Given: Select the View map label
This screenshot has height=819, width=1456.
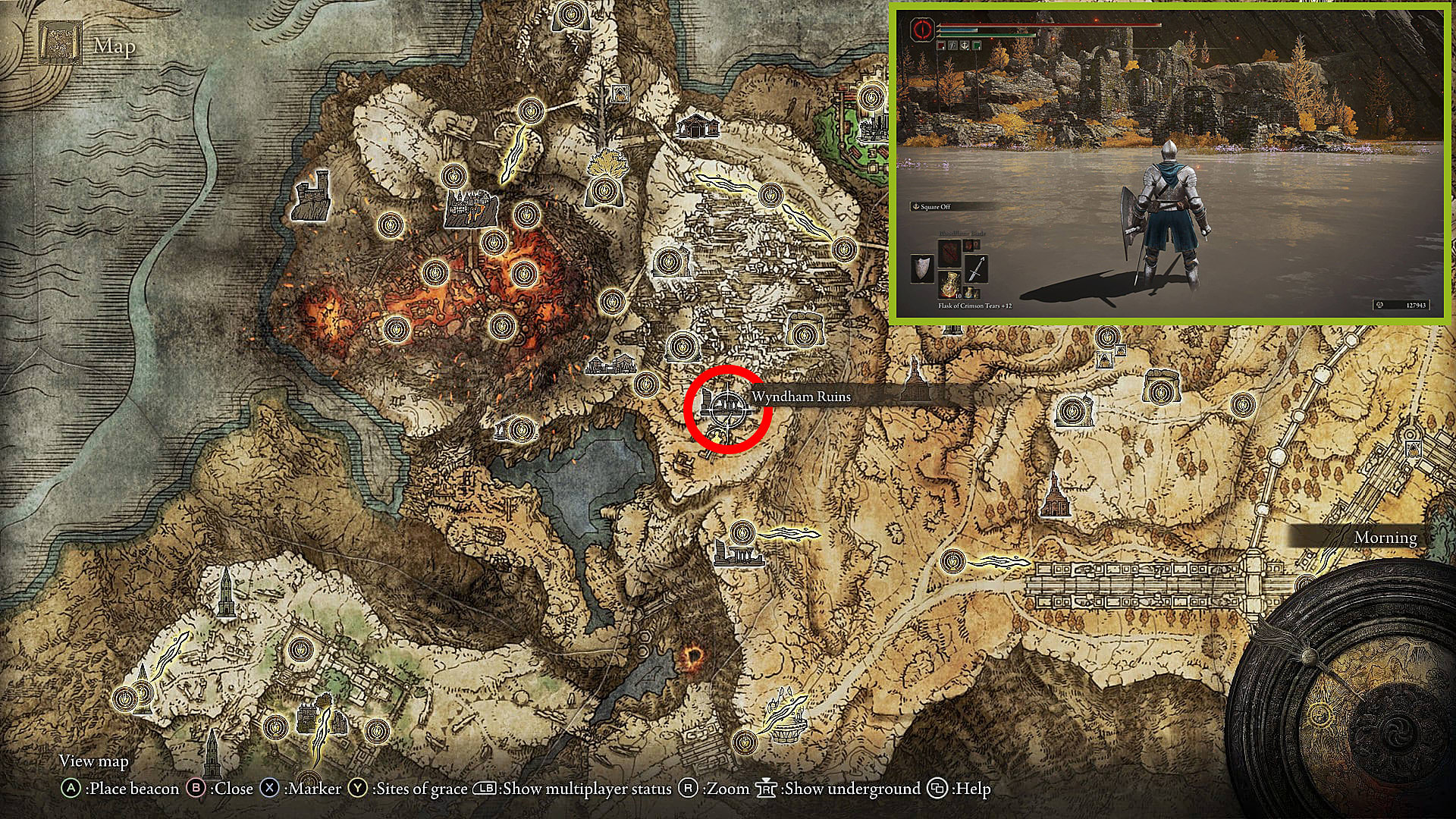Looking at the screenshot, I should click(x=93, y=761).
